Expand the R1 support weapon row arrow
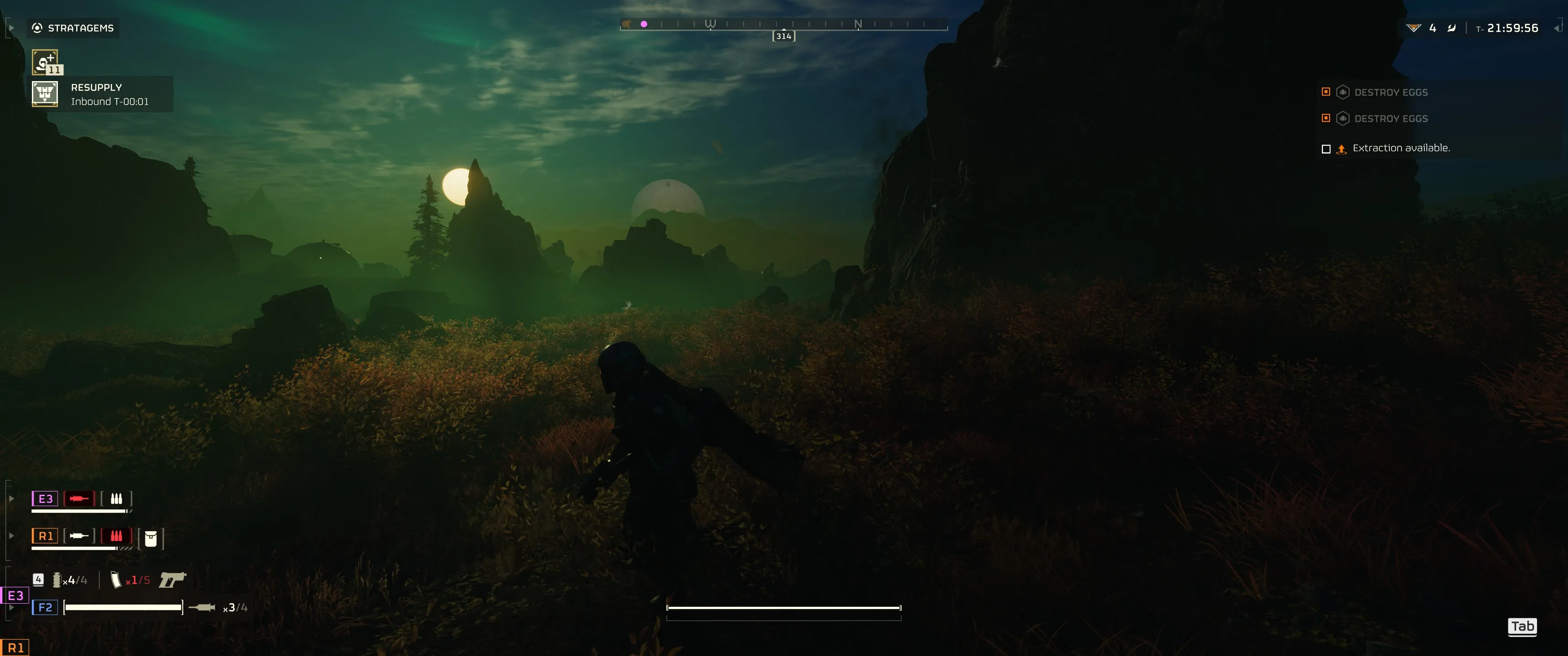This screenshot has height=656, width=1568. [11, 536]
